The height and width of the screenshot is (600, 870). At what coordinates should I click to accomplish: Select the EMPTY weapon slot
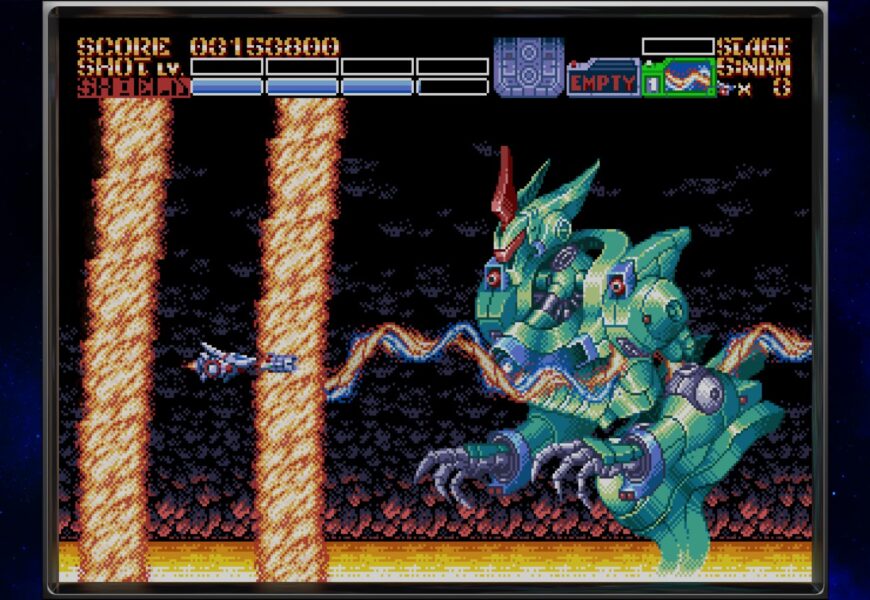coord(603,79)
